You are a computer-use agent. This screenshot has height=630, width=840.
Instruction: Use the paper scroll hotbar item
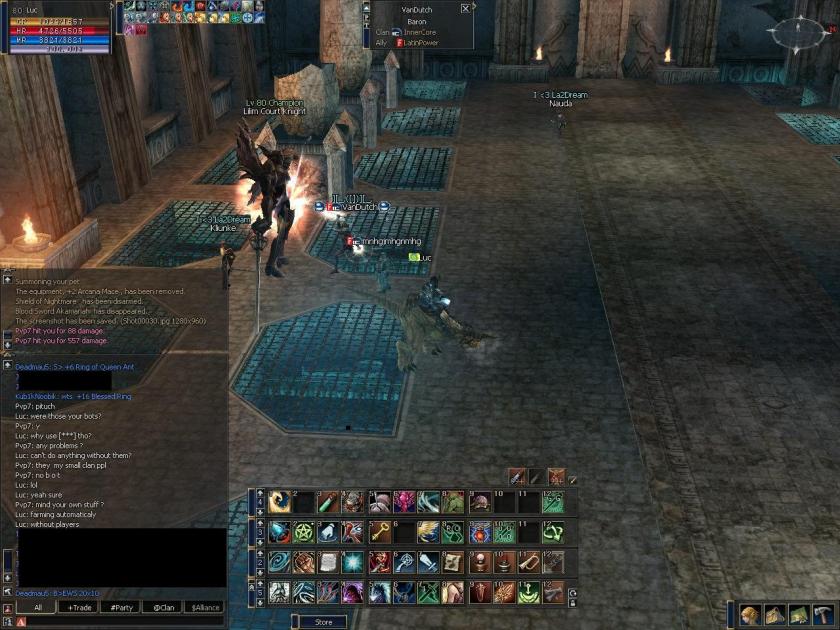(329, 562)
